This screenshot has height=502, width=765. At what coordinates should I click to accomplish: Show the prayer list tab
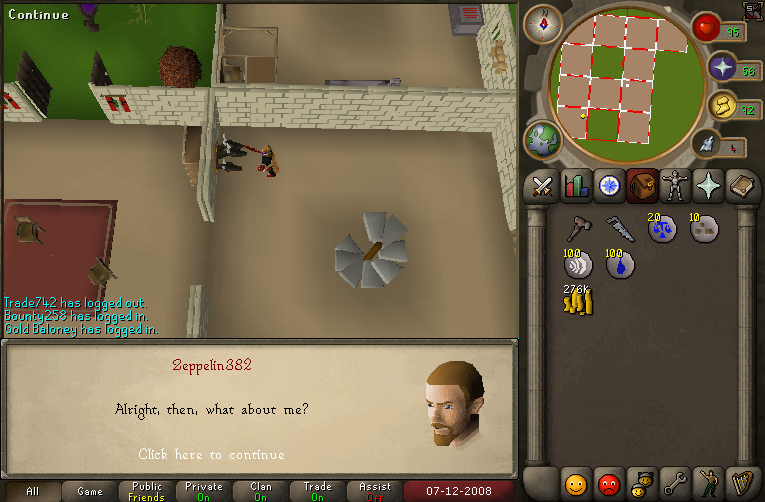click(x=707, y=186)
